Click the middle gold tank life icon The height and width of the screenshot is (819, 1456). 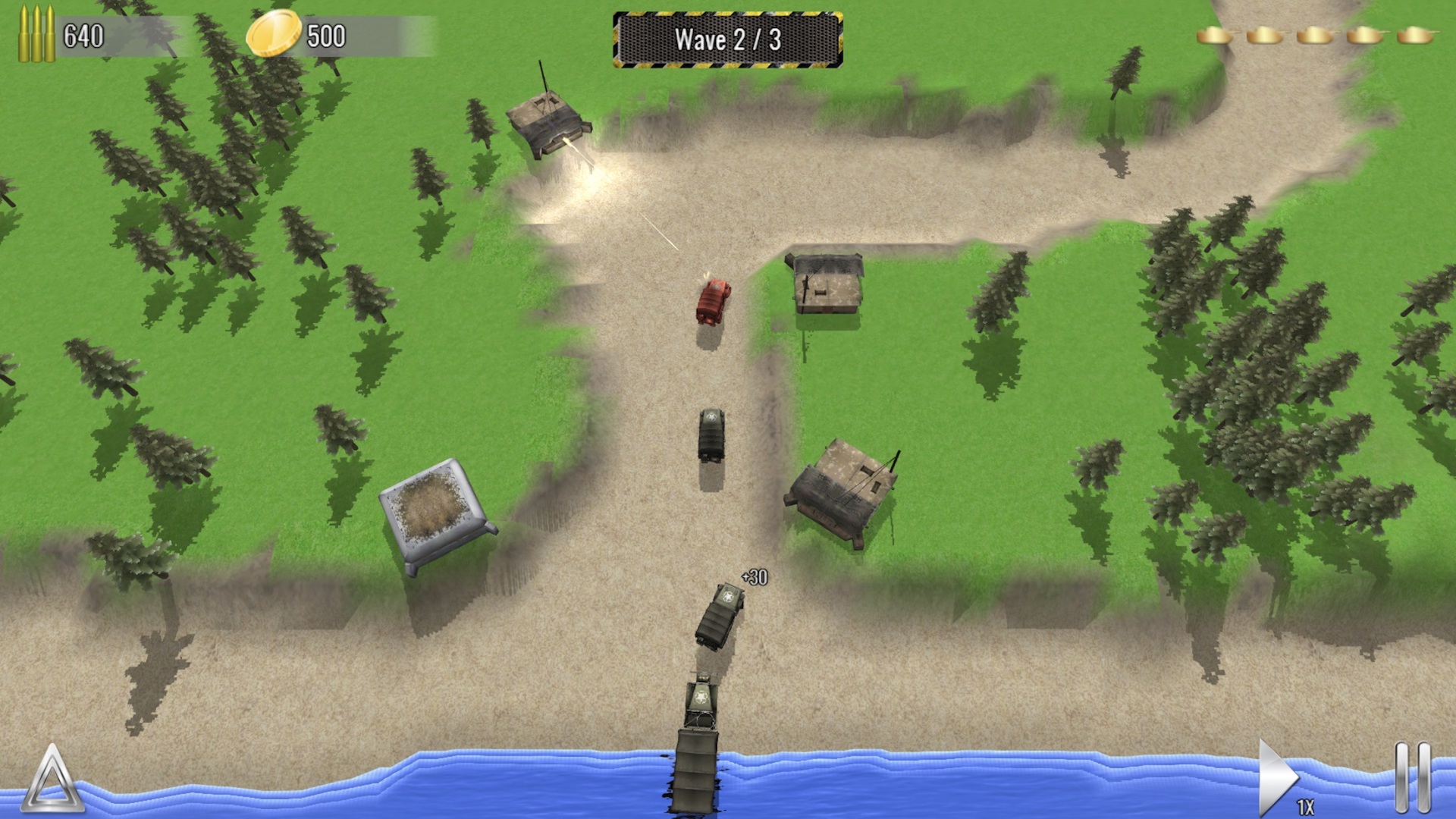pyautogui.click(x=1316, y=35)
